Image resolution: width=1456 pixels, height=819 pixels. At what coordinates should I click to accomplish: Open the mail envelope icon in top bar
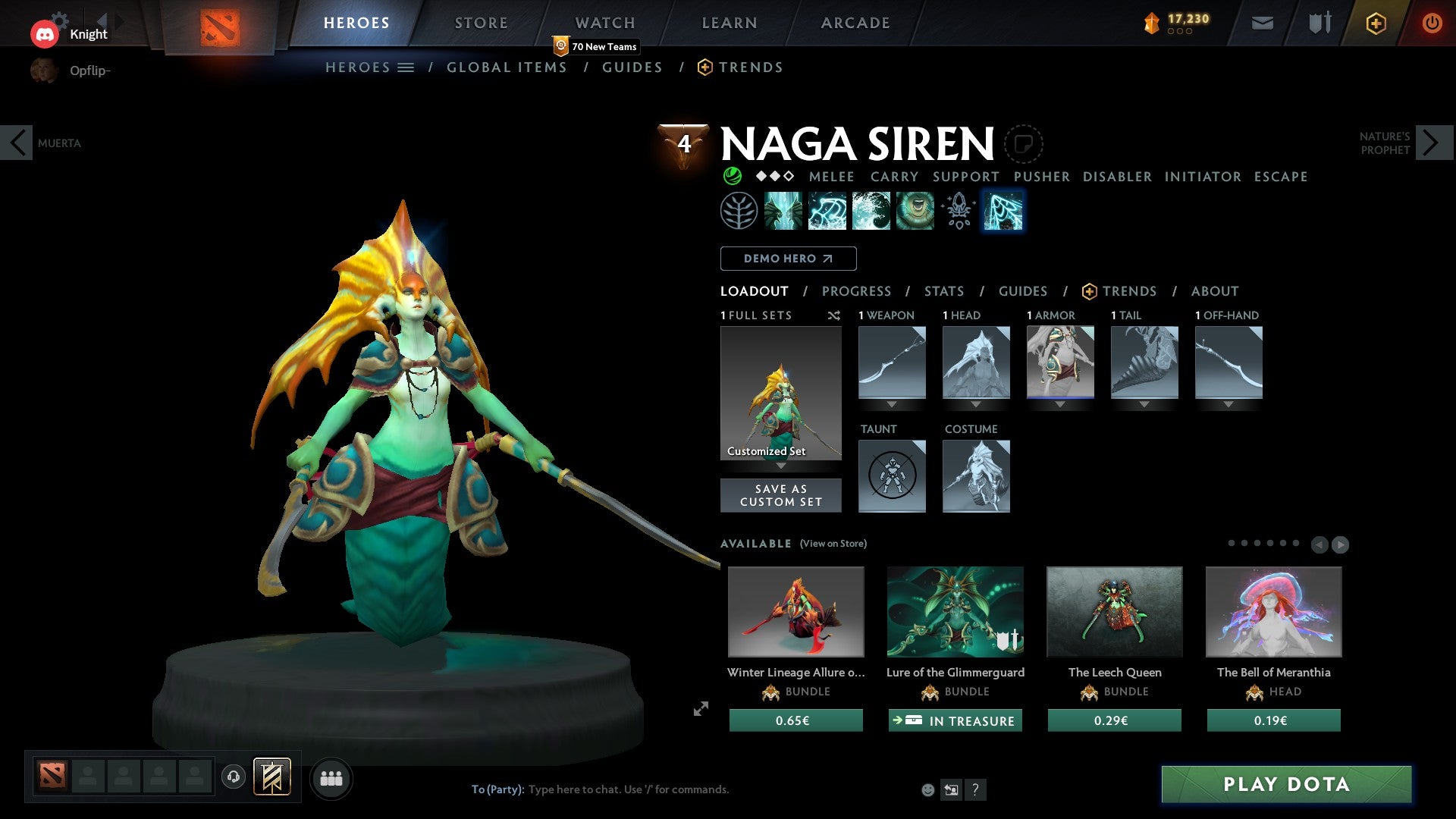[1263, 23]
